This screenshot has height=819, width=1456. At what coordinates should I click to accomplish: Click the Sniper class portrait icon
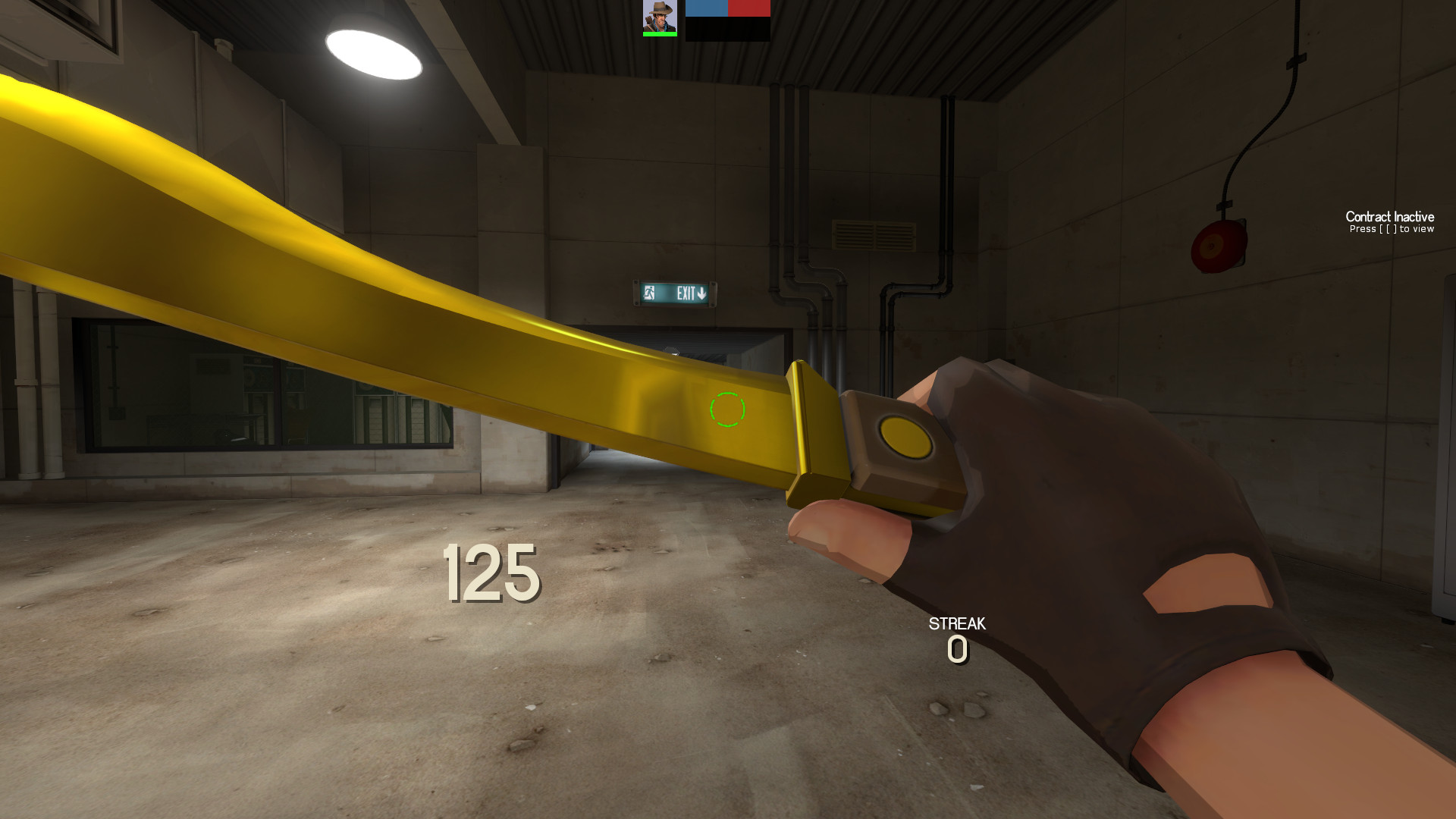click(x=660, y=17)
